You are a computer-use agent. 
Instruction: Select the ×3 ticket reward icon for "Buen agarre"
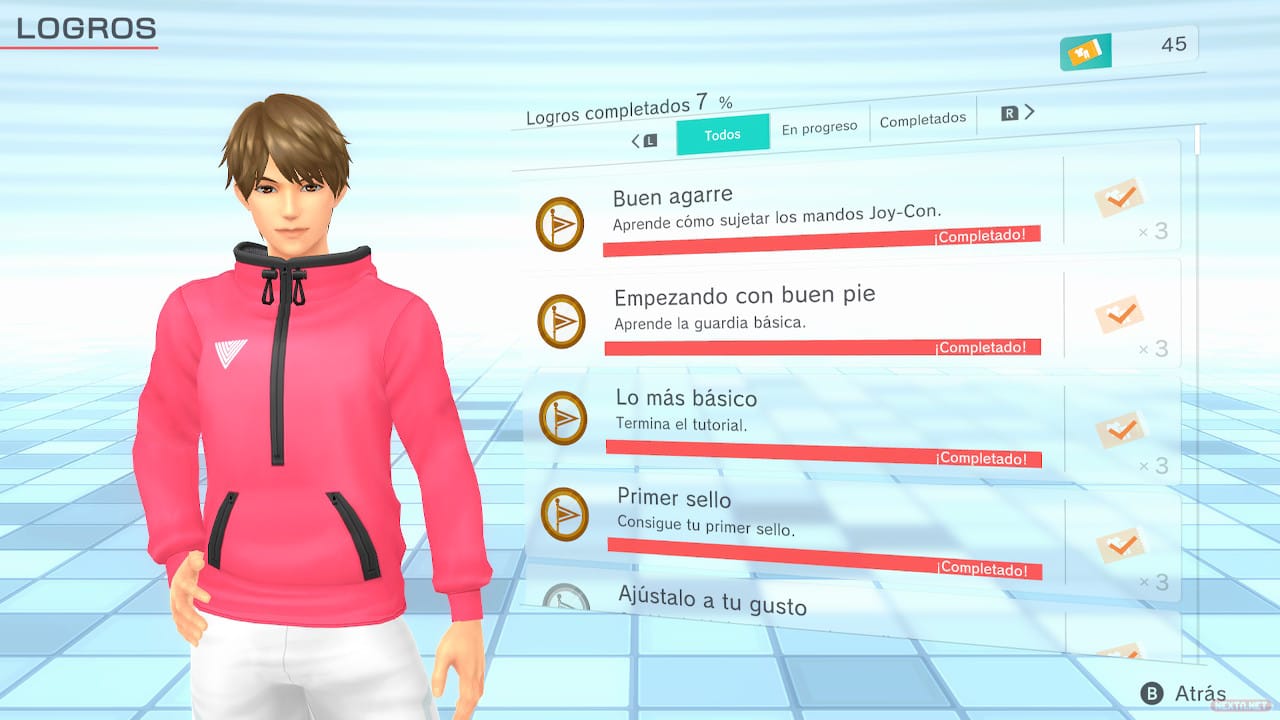(x=1120, y=198)
